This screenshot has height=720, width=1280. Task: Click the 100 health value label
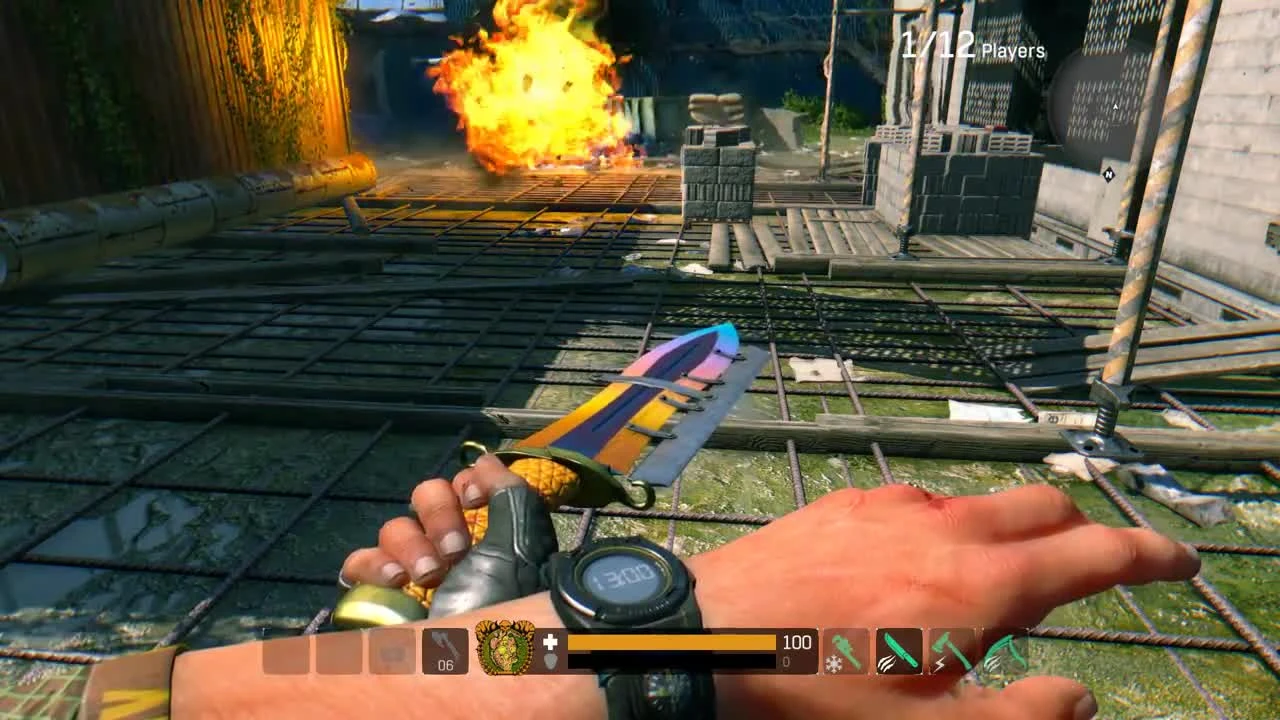pyautogui.click(x=798, y=642)
